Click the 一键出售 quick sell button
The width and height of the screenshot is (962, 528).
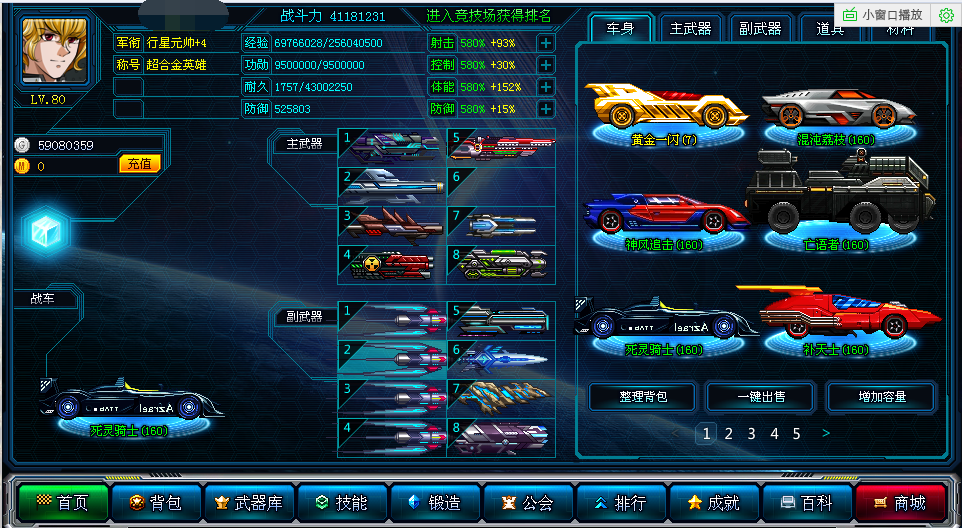(761, 397)
